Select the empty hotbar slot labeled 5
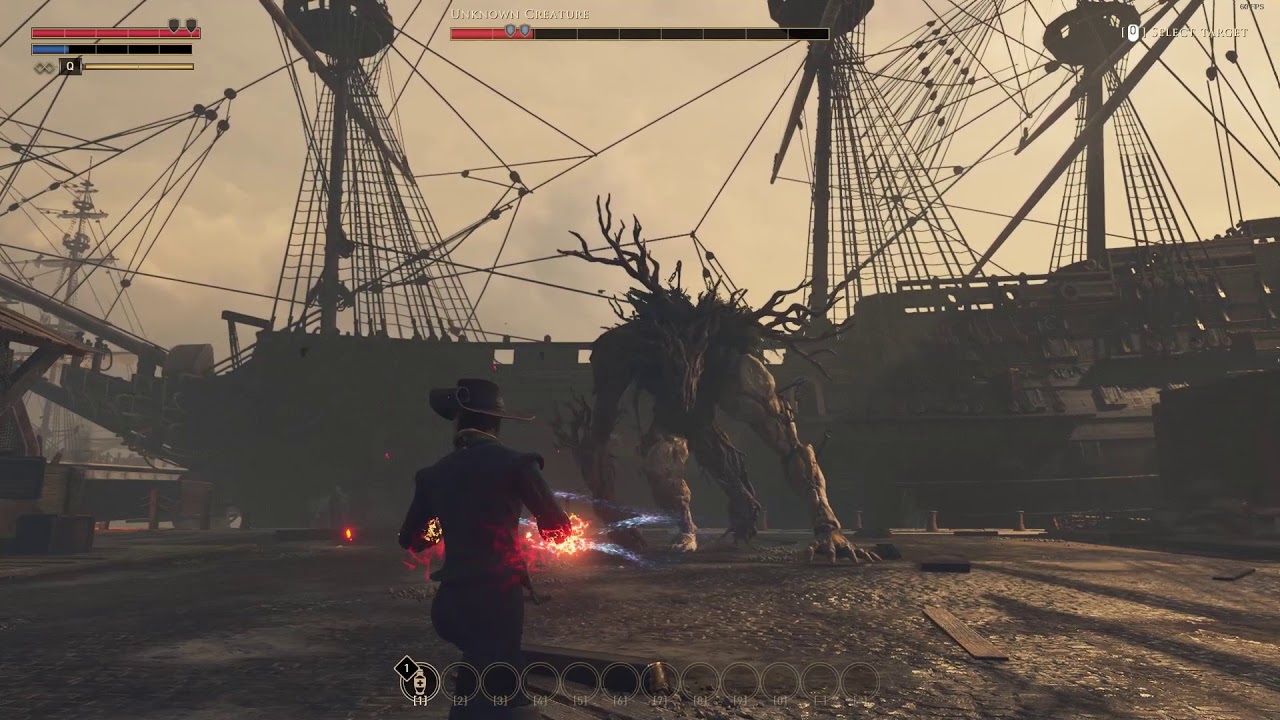1280x720 pixels. coord(580,682)
